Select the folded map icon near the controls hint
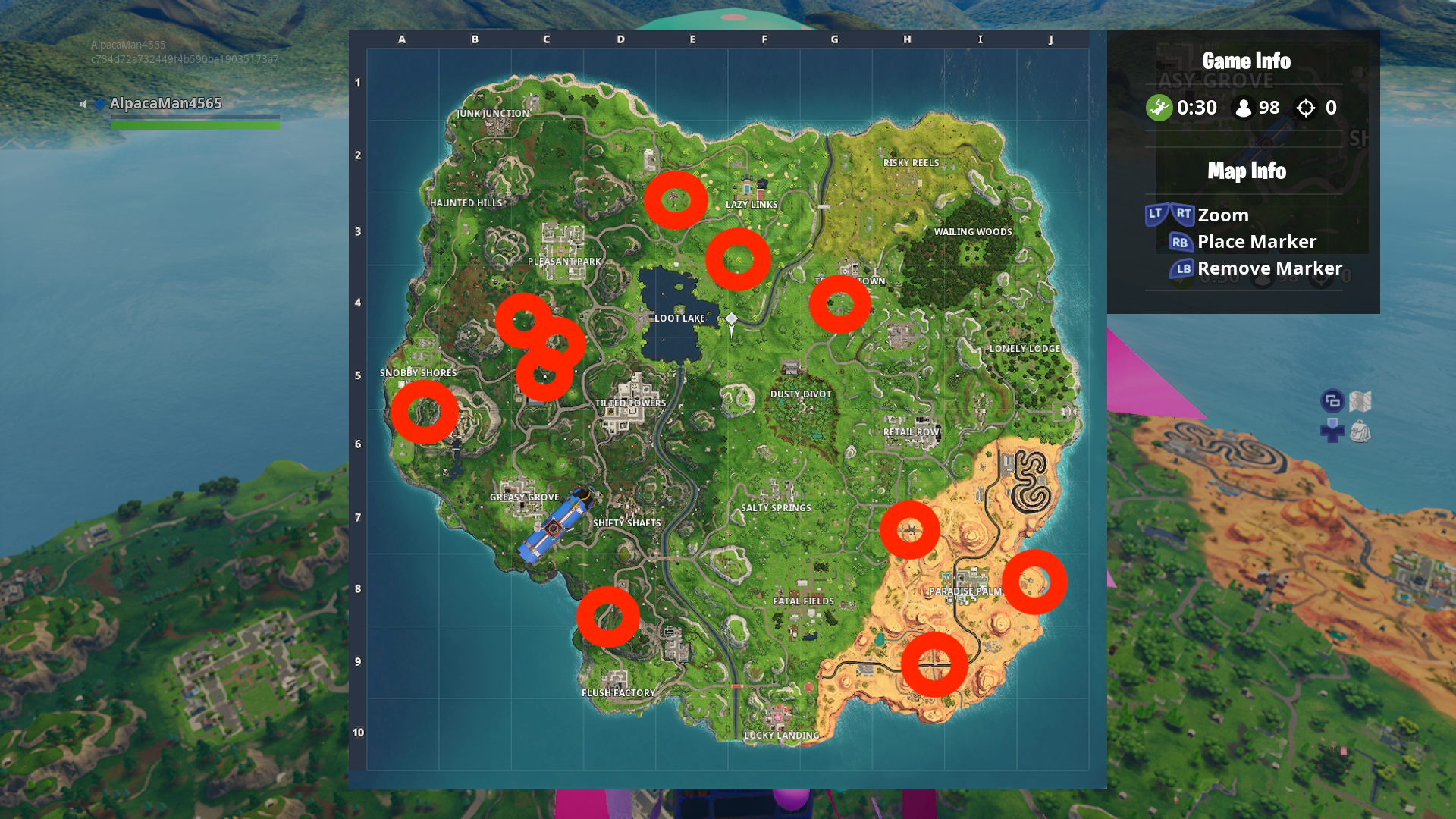The height and width of the screenshot is (819, 1456). coord(1360,401)
